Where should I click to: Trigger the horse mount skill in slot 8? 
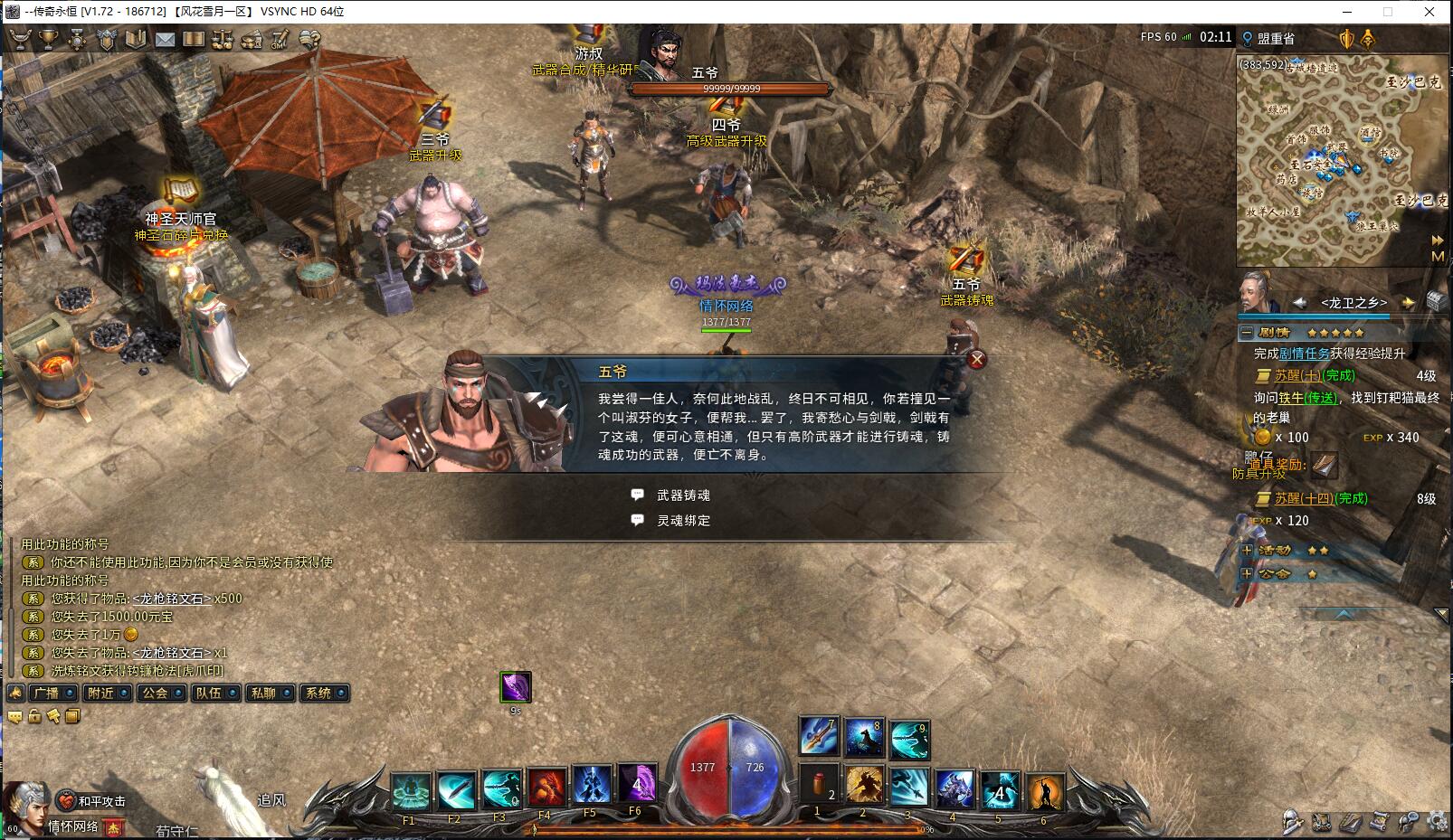(864, 738)
